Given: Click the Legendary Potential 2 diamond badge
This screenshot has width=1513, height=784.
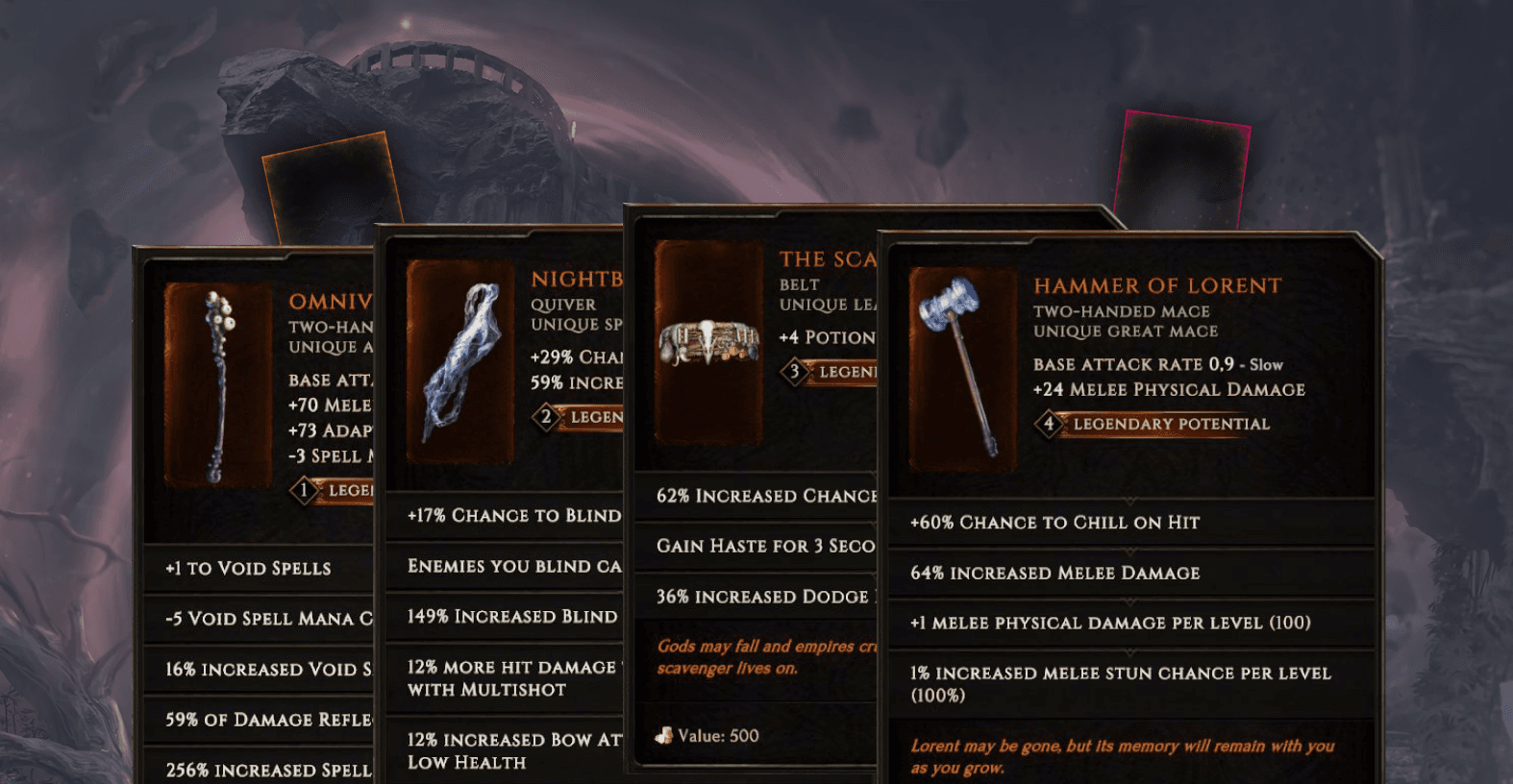Looking at the screenshot, I should click(x=544, y=417).
